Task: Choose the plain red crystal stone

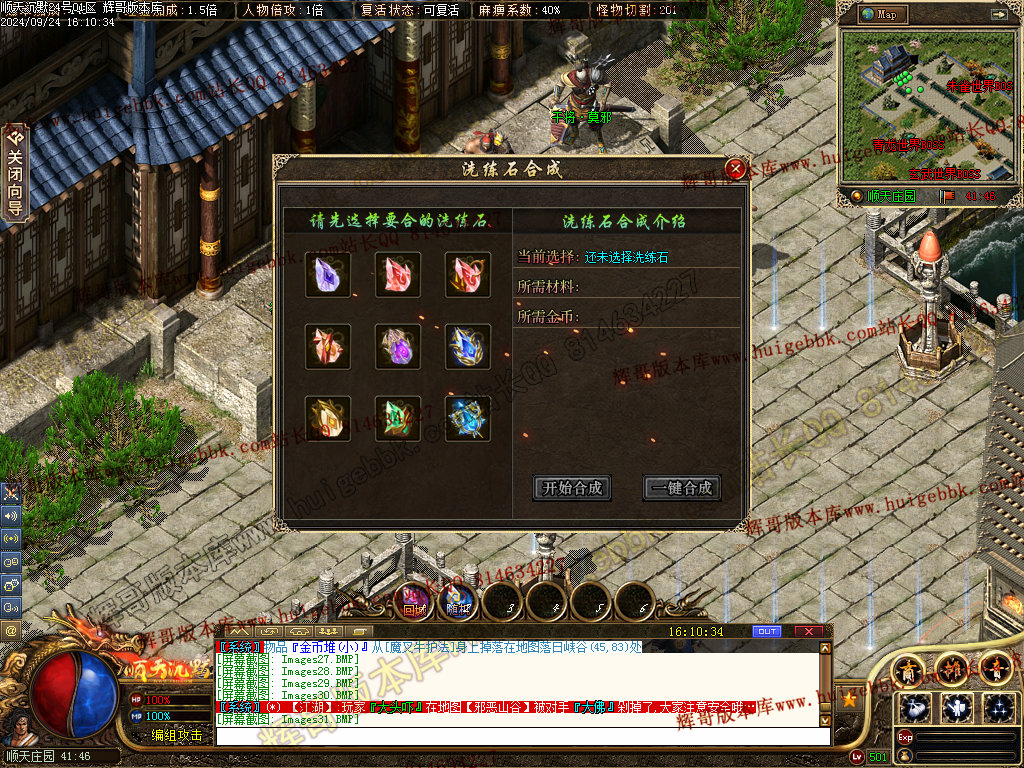Action: (x=398, y=275)
